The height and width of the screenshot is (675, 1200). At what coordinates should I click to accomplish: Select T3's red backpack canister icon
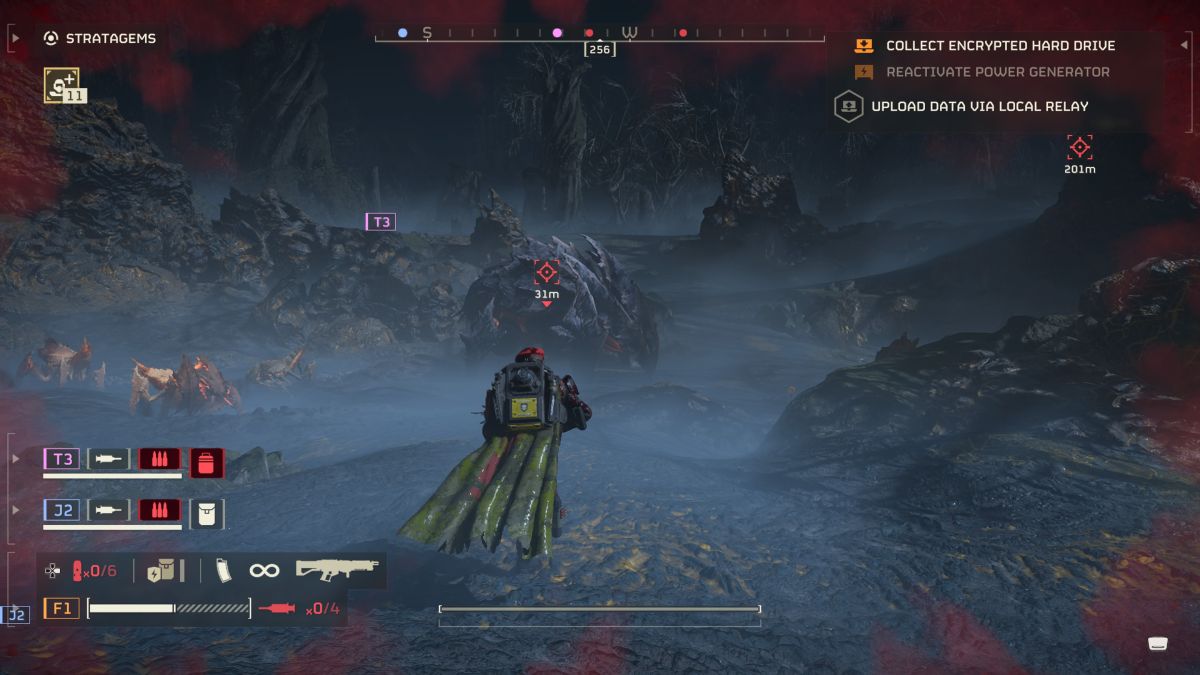click(207, 462)
